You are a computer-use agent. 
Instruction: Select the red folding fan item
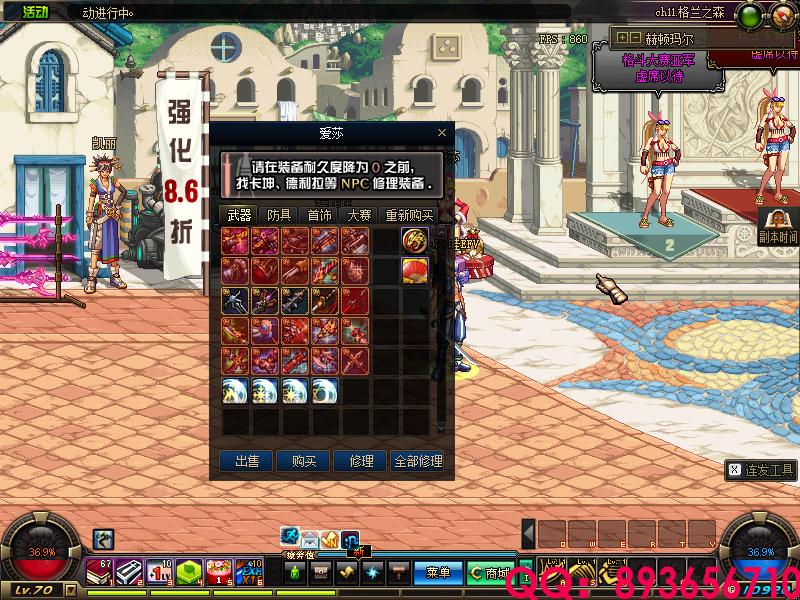[415, 270]
